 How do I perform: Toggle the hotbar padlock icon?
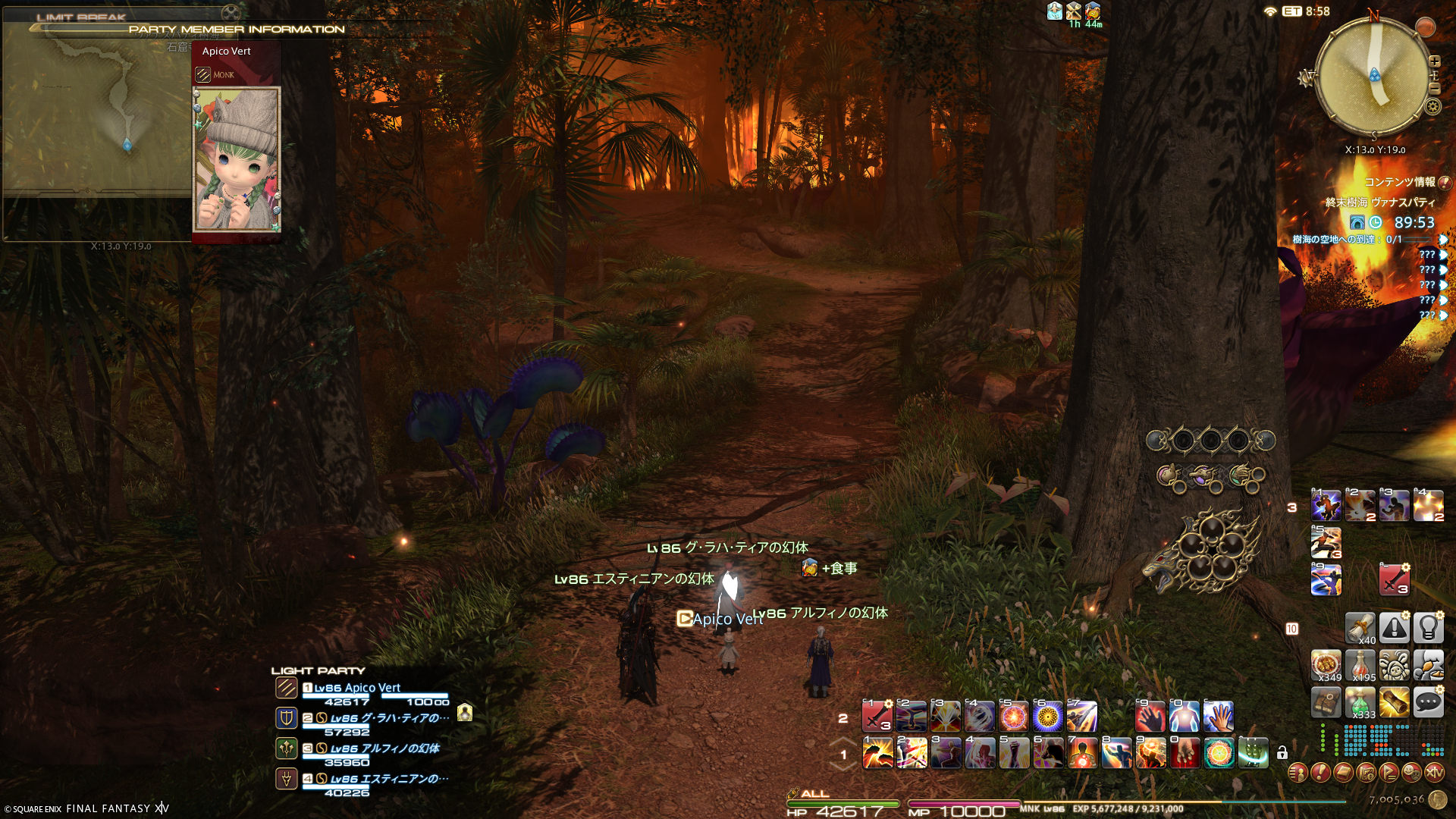pyautogui.click(x=1282, y=752)
